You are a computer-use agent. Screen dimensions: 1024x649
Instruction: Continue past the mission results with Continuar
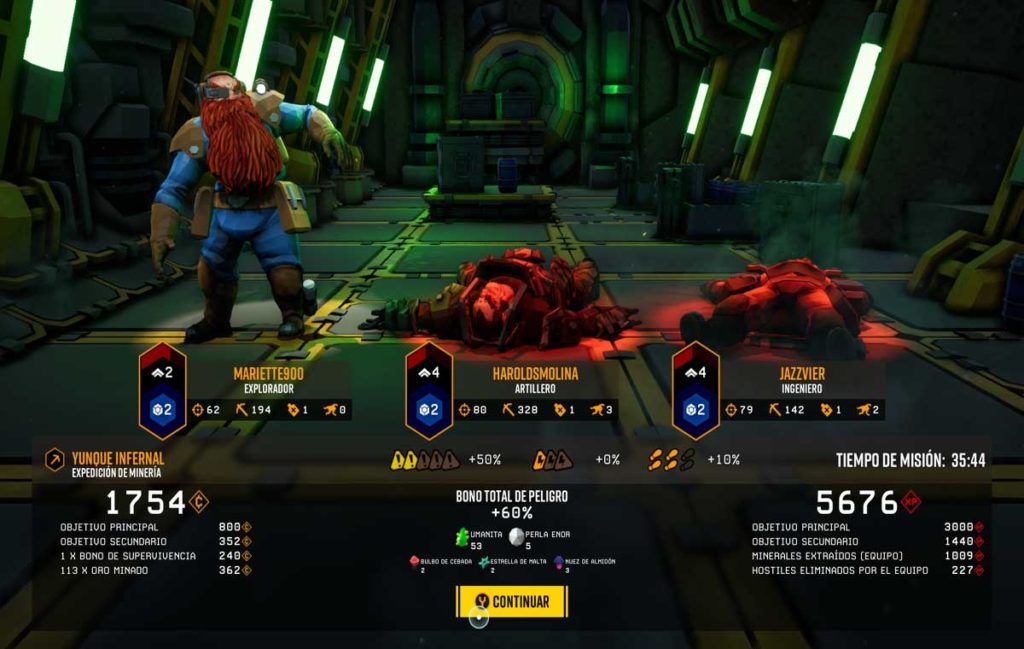(511, 601)
